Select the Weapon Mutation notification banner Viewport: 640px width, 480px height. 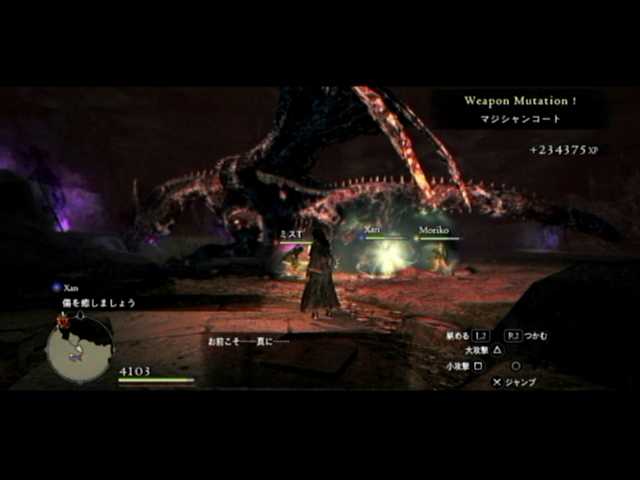(x=520, y=108)
